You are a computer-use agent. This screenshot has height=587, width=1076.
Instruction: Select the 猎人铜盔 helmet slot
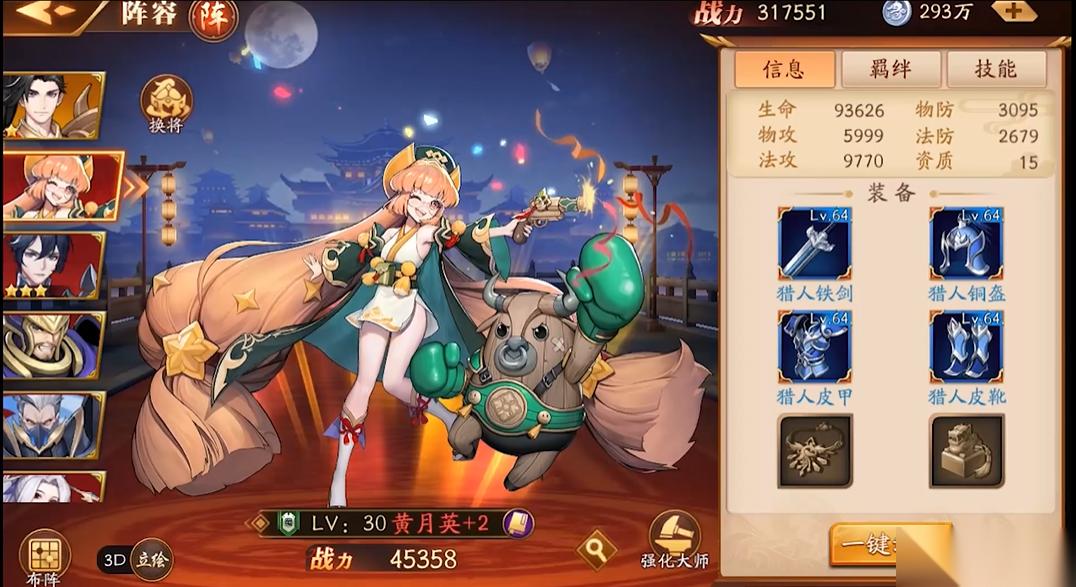(966, 245)
